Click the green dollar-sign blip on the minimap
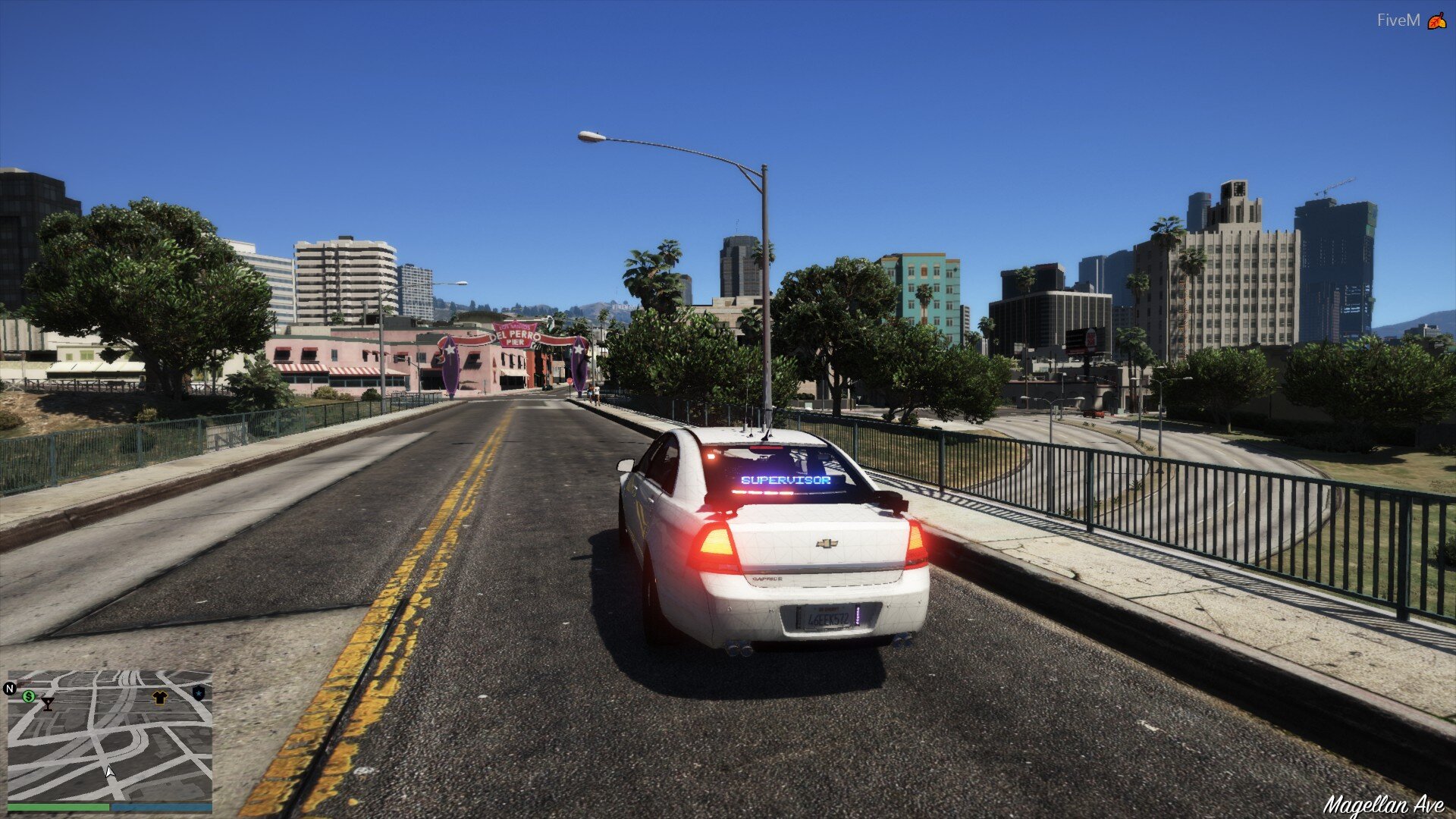Image resolution: width=1456 pixels, height=819 pixels. (x=29, y=695)
